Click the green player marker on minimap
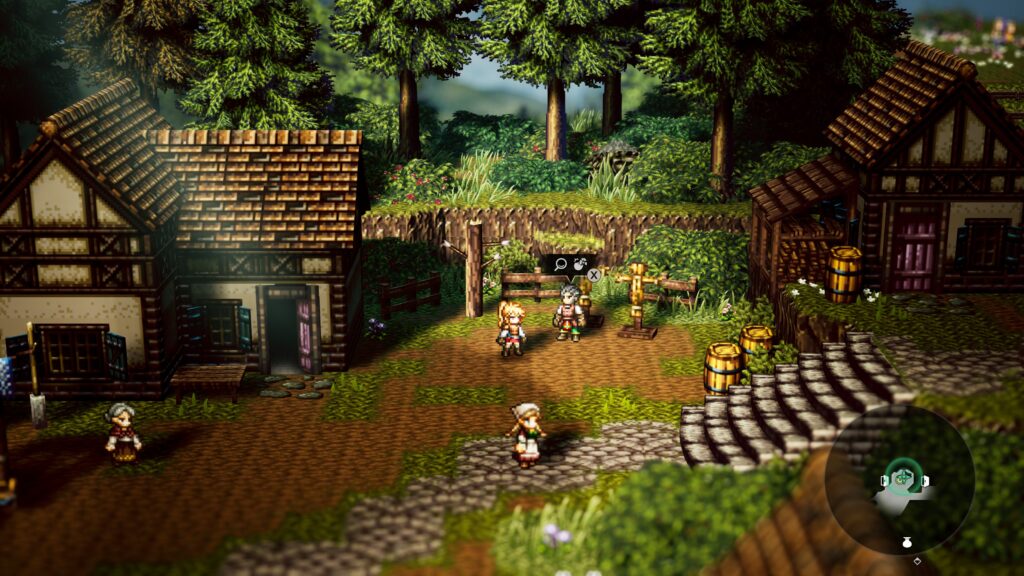Viewport: 1024px width, 576px height. [x=902, y=479]
